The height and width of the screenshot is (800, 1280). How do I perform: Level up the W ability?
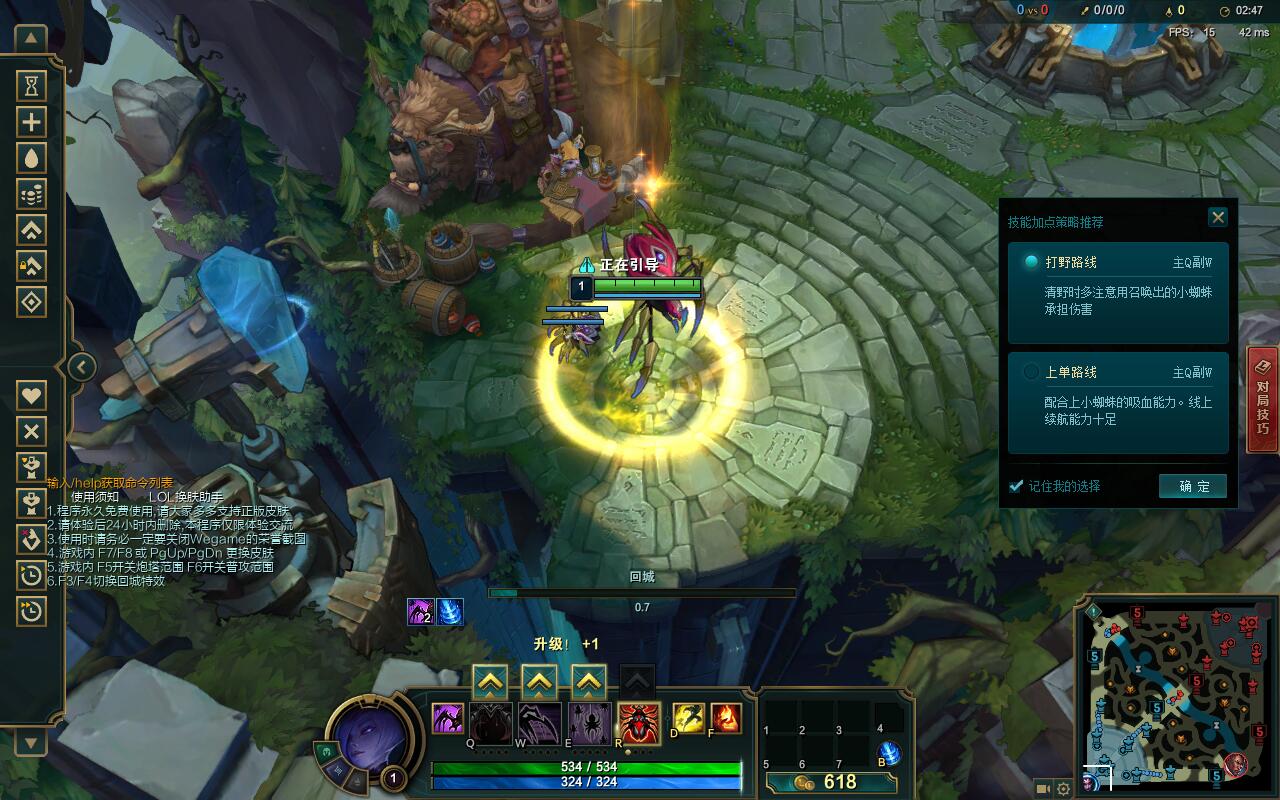(539, 683)
